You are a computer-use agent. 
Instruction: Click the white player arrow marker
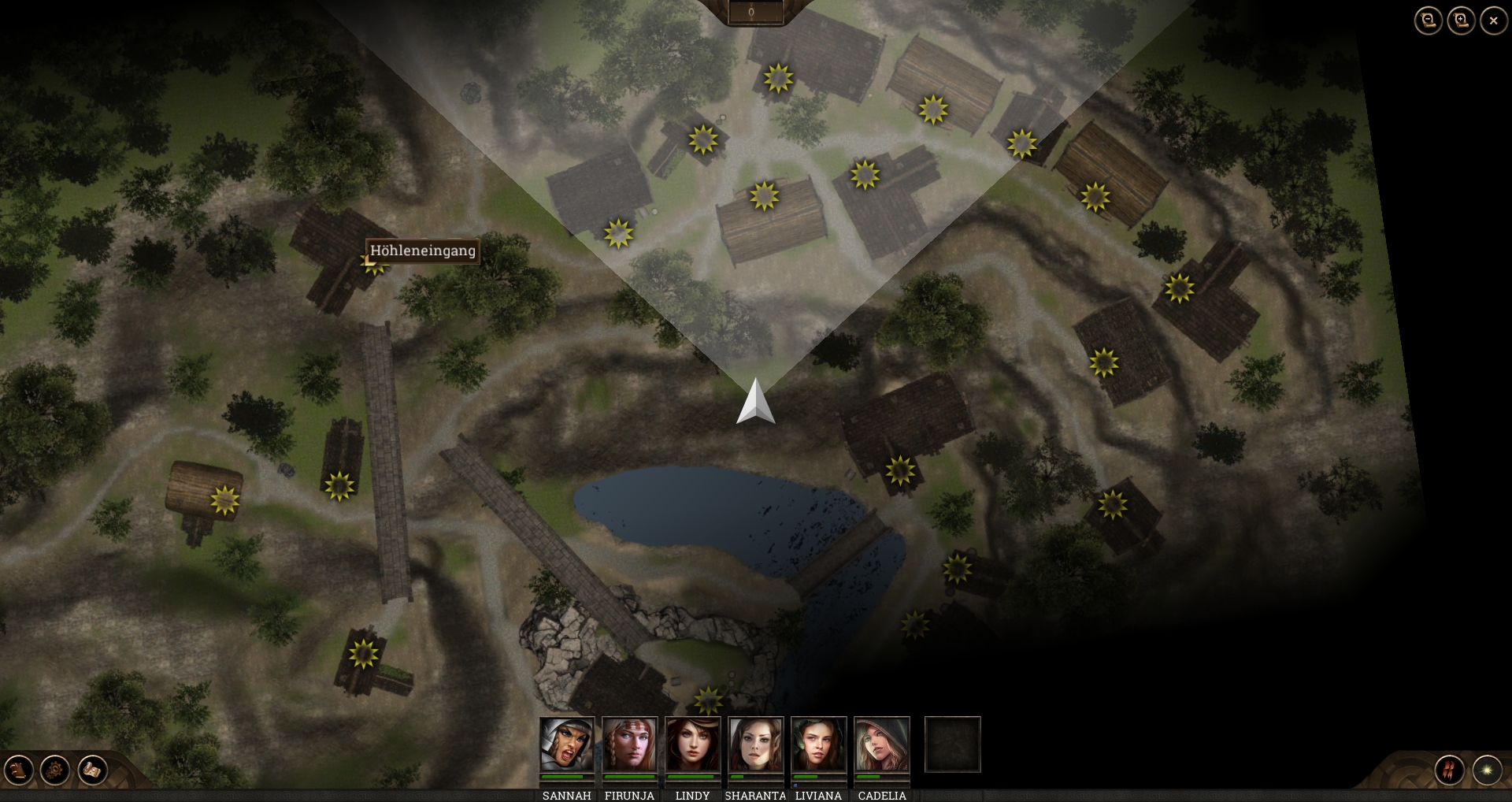click(x=756, y=403)
